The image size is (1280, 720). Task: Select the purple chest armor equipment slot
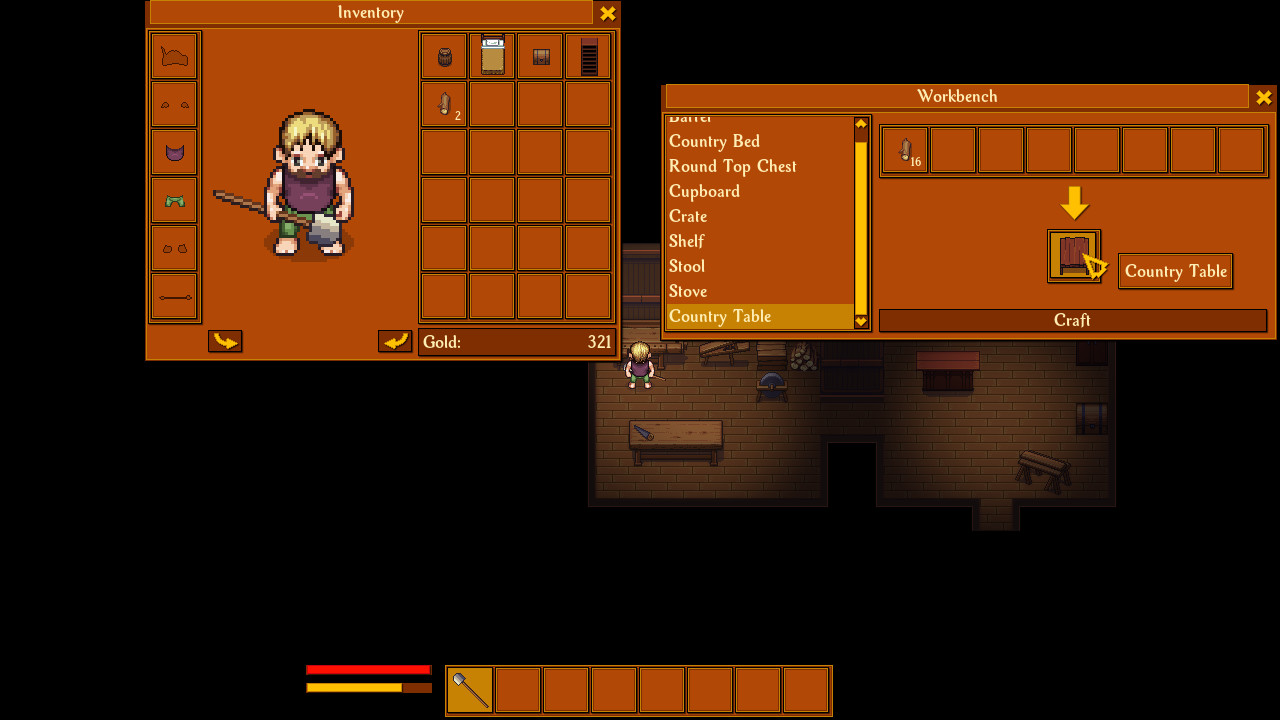[x=174, y=152]
